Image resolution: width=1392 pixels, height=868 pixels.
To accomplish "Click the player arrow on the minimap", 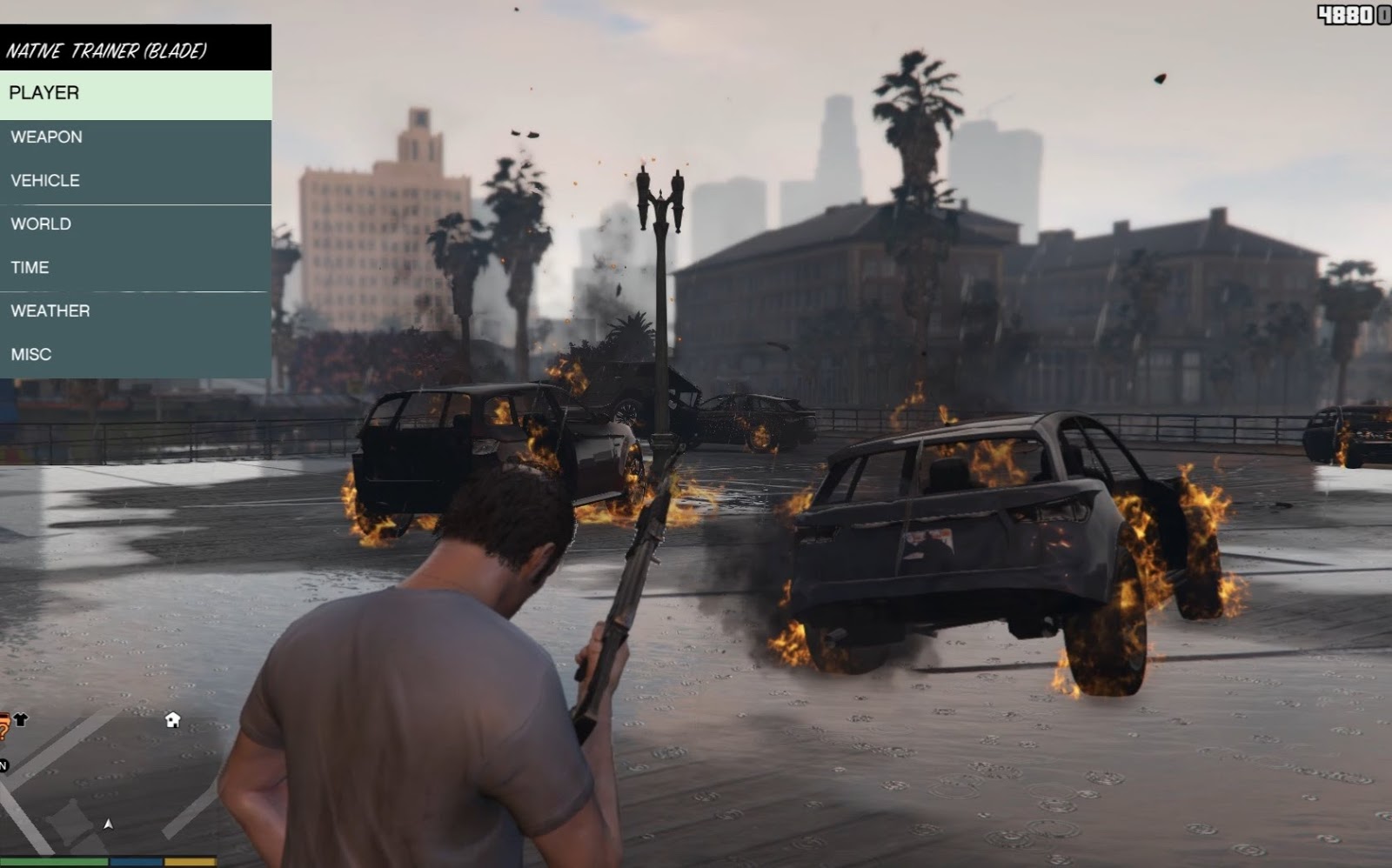I will [x=108, y=823].
